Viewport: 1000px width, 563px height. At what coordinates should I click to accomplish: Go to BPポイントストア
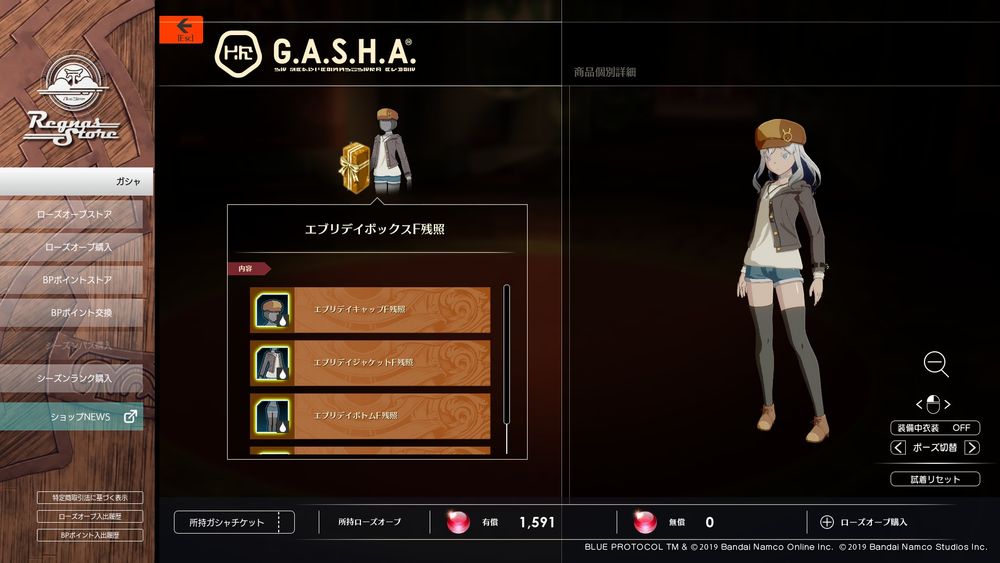(76, 279)
